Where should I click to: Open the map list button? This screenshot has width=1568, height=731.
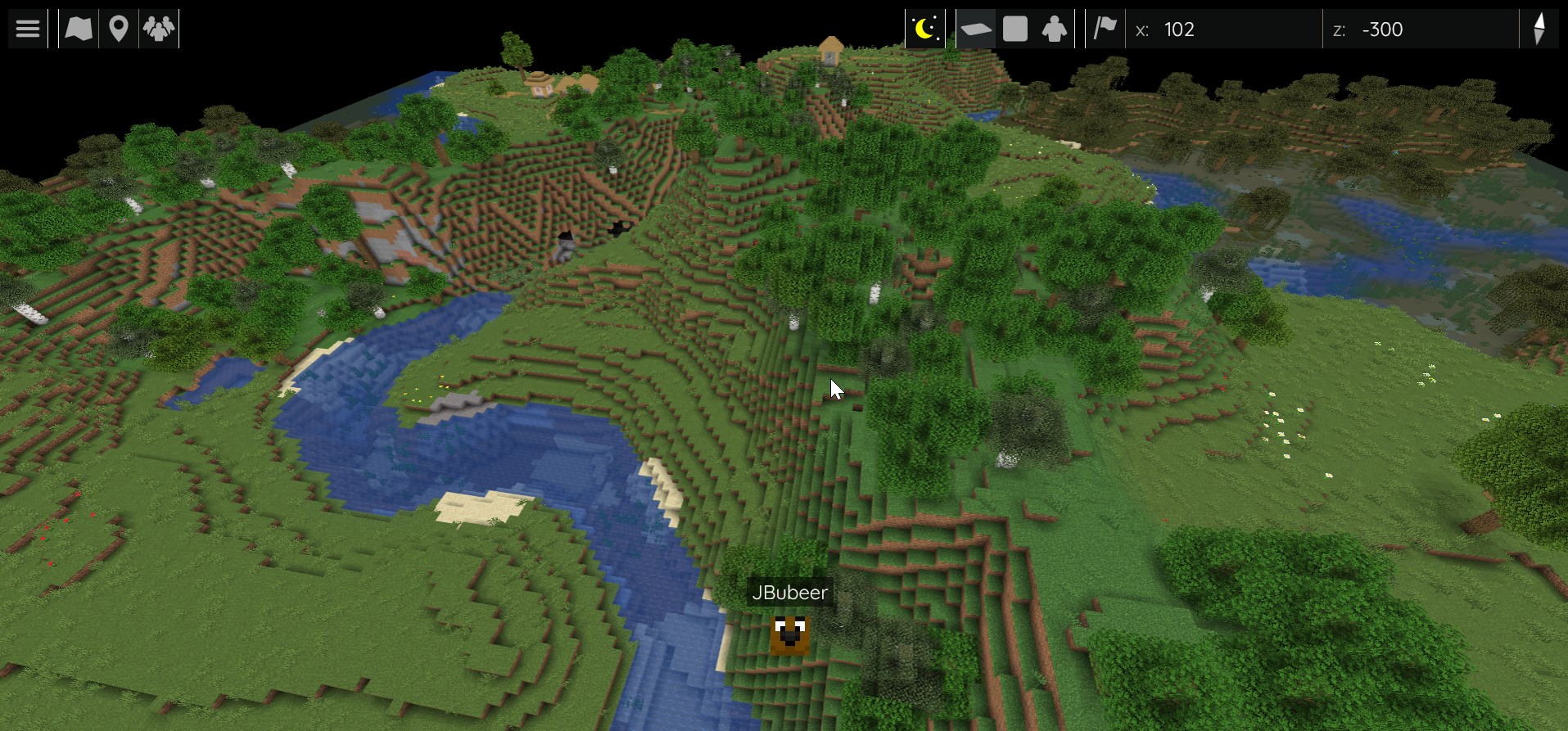79,29
